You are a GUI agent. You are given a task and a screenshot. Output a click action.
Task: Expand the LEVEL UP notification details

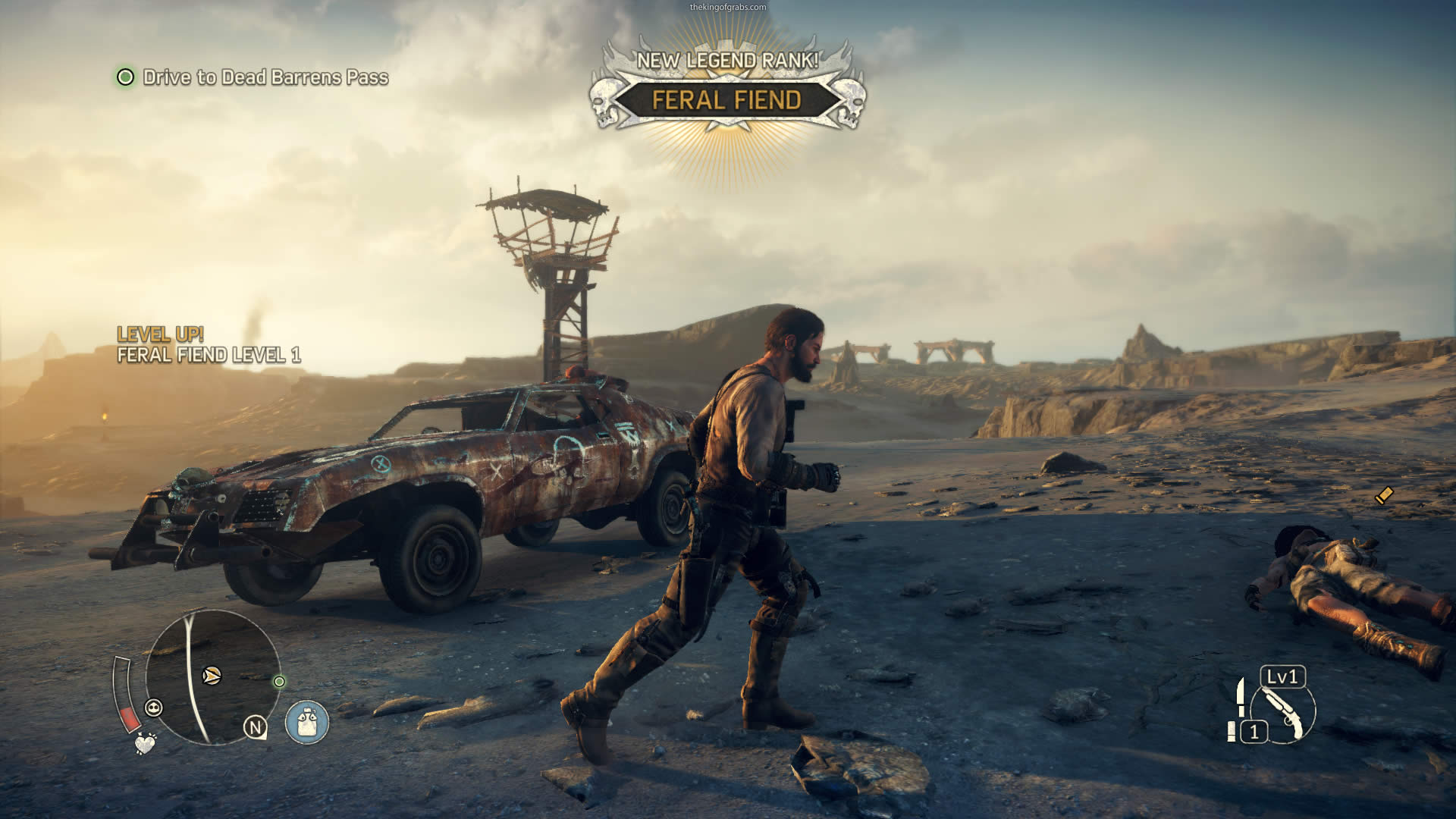[x=162, y=332]
